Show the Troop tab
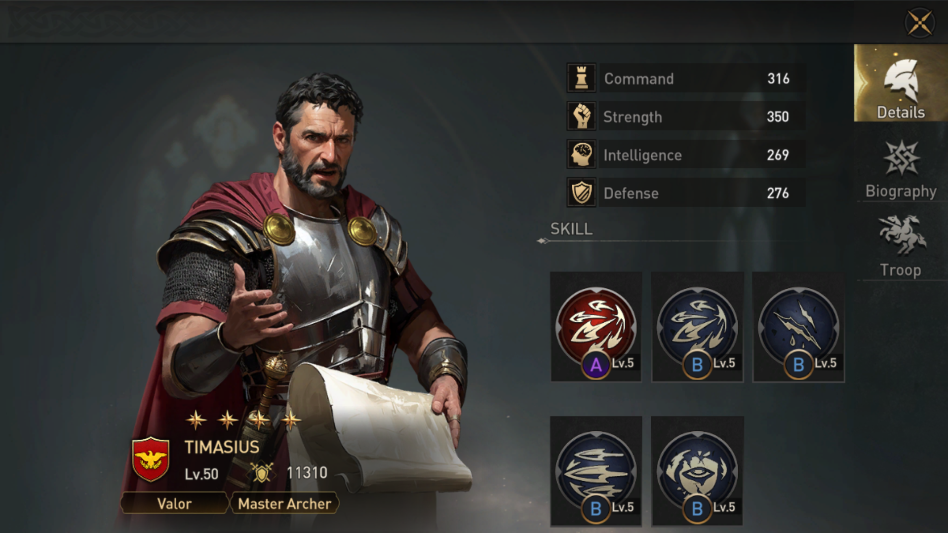Screen dimensions: 948x533 [900, 245]
